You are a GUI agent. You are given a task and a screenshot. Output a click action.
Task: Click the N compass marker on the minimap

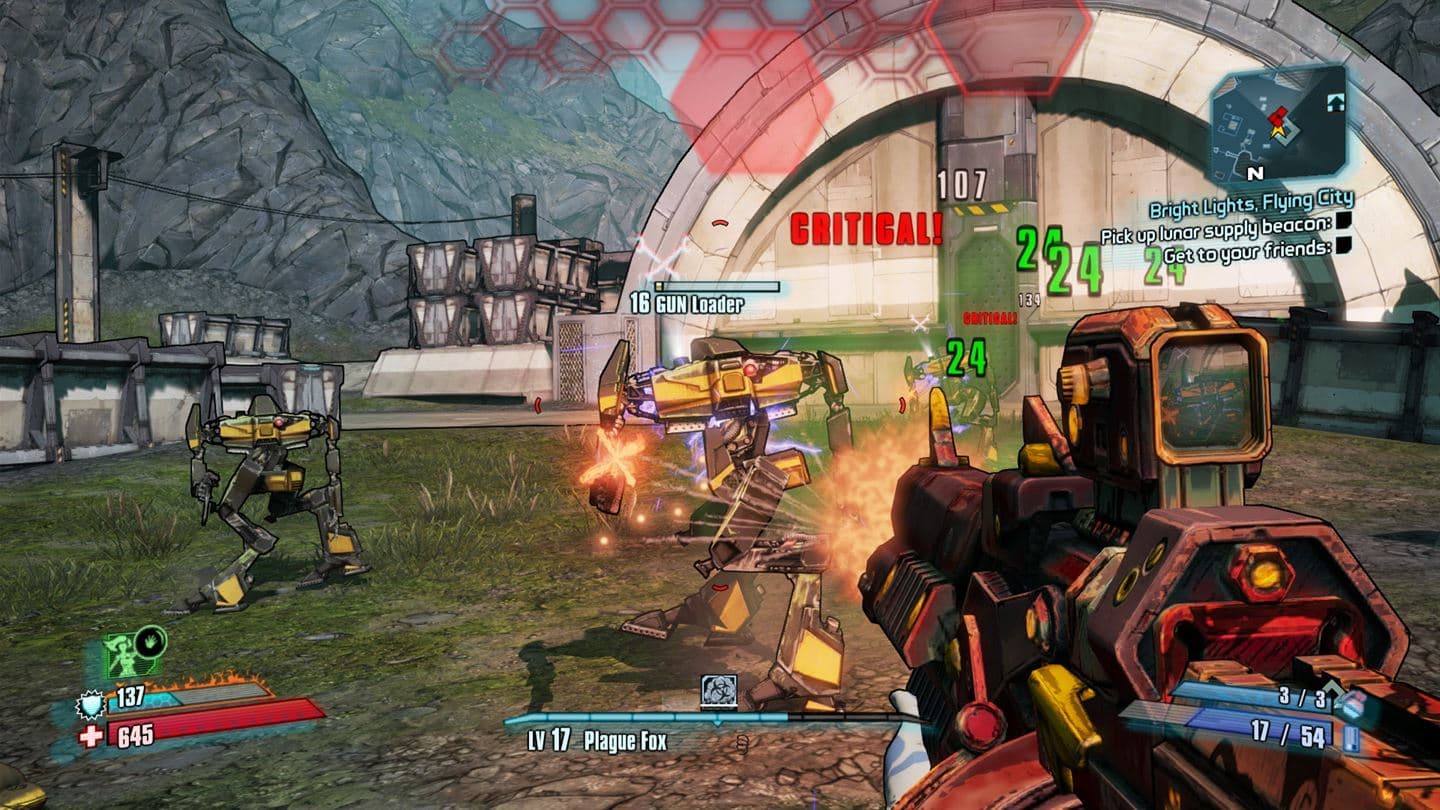pos(1253,173)
